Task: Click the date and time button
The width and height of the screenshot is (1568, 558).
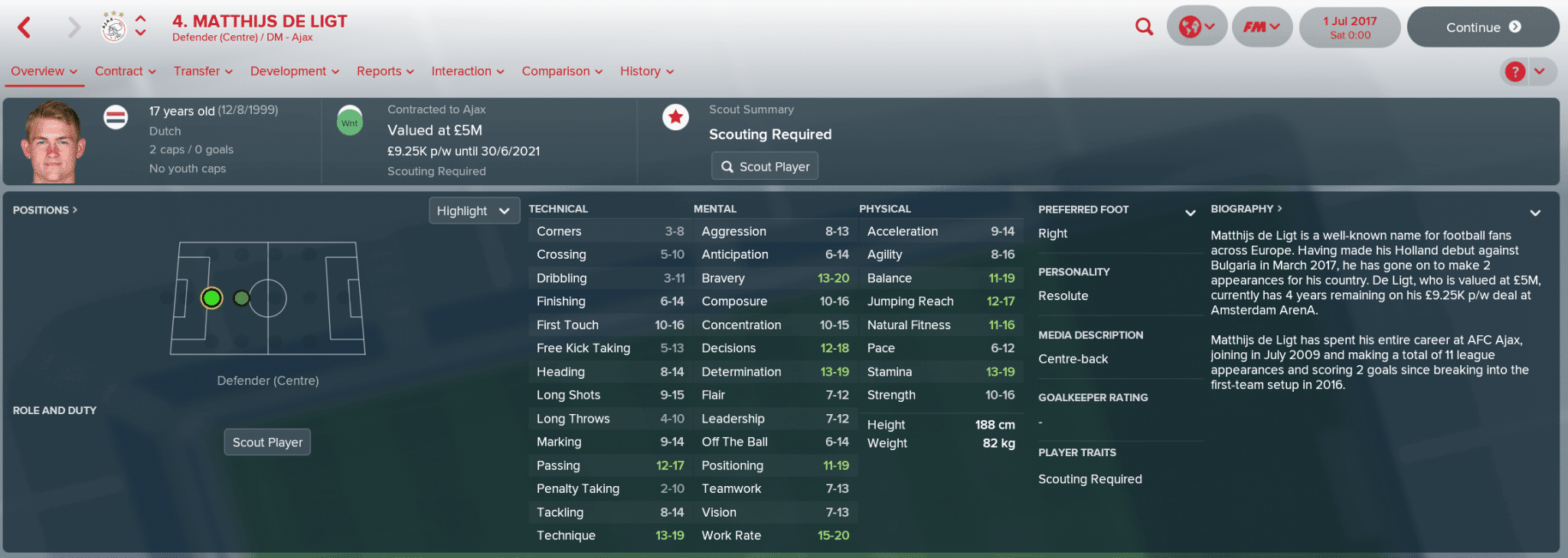Action: [1350, 28]
